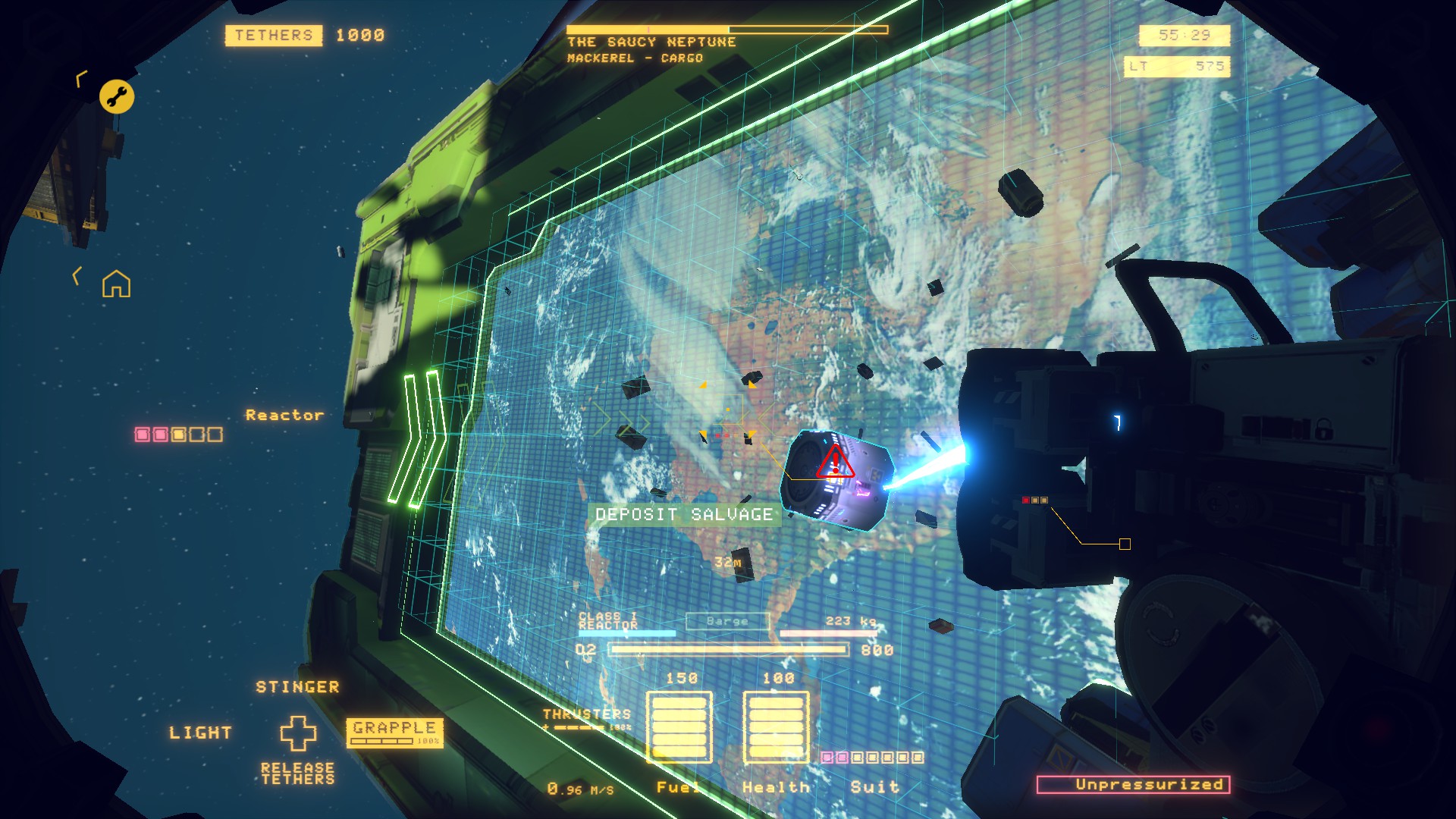Viewport: 1456px width, 819px height.
Task: Switch to the STINGER tool
Action: pos(297,687)
